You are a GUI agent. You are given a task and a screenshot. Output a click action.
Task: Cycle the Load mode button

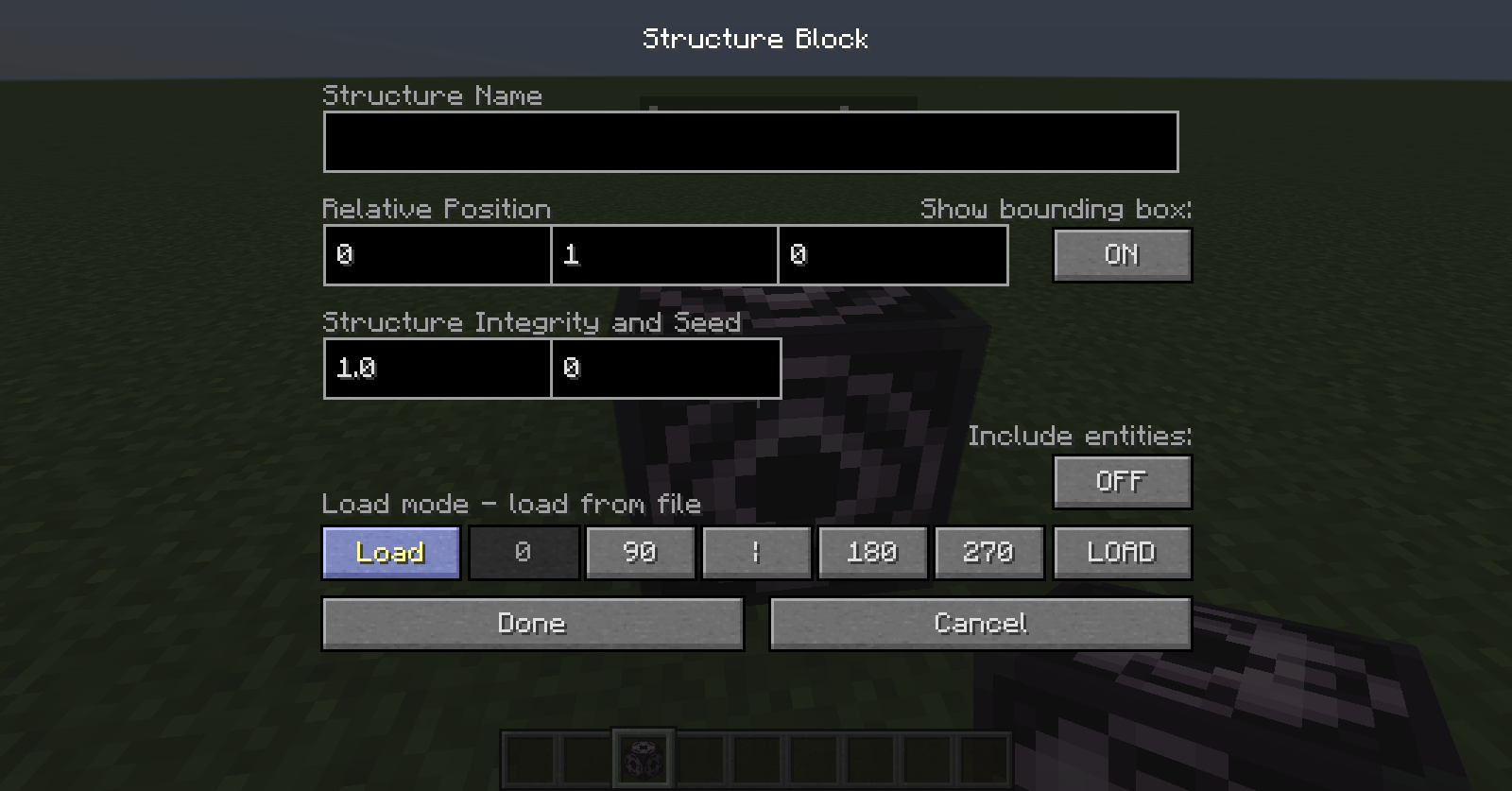coord(390,552)
